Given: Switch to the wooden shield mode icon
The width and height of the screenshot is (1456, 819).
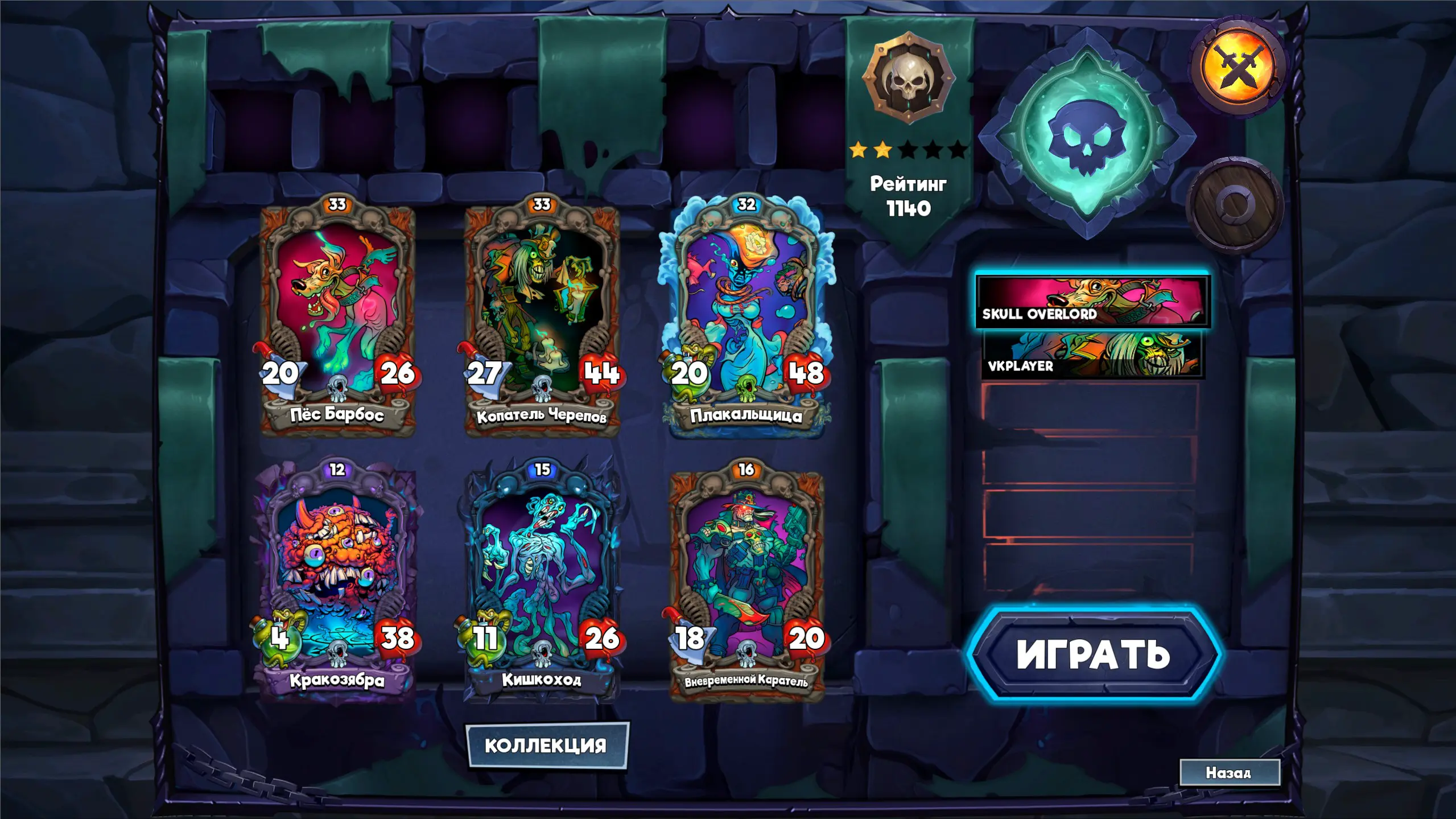Looking at the screenshot, I should click(x=1234, y=205).
